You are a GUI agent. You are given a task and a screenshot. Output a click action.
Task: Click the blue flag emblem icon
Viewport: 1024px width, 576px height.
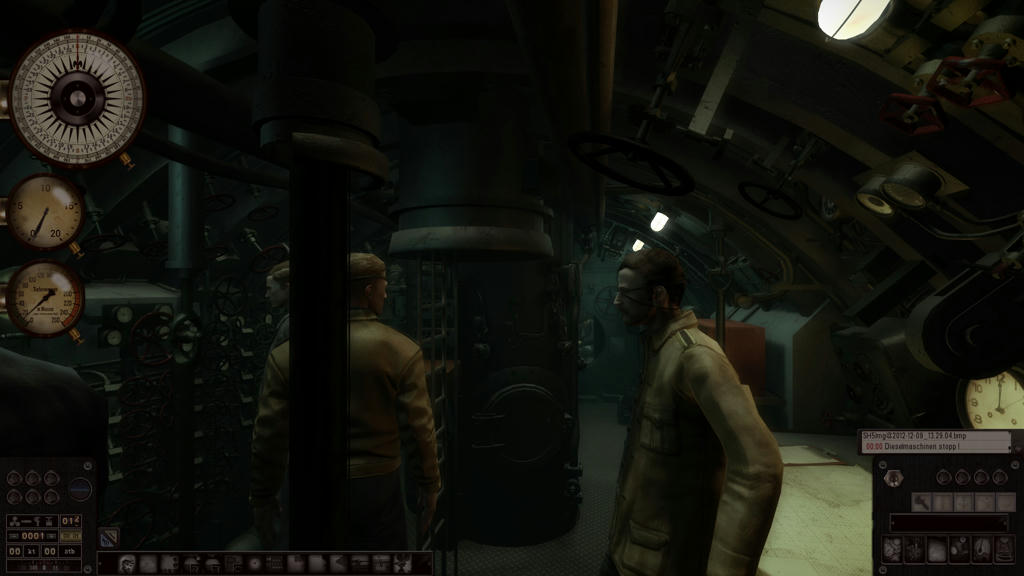pyautogui.click(x=108, y=537)
